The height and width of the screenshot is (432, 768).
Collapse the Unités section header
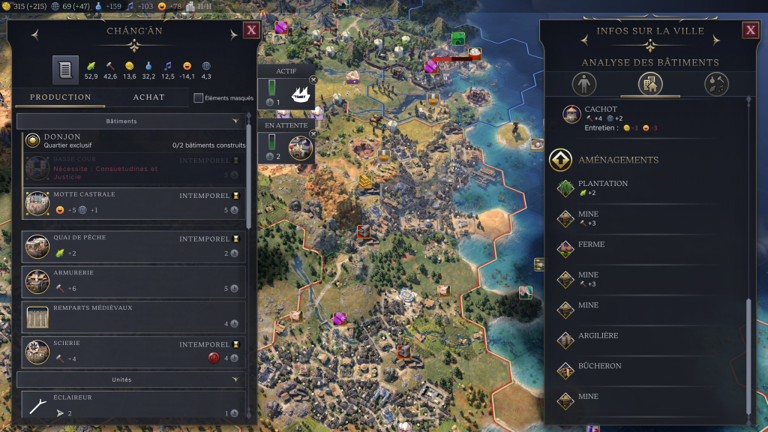coord(130,380)
